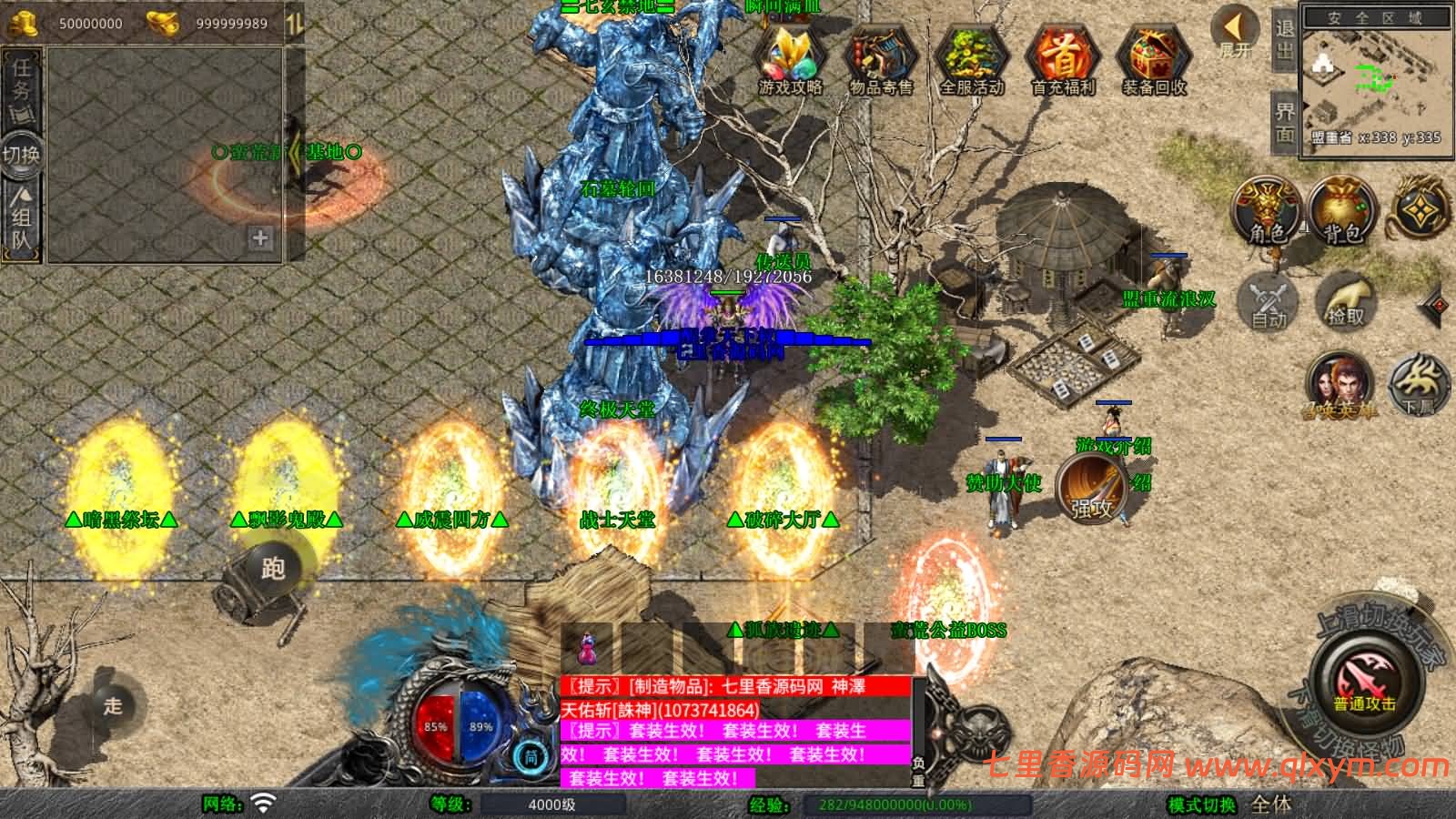Open the 角色 character sheet
Viewport: 1456px width, 819px height.
coord(1266,211)
